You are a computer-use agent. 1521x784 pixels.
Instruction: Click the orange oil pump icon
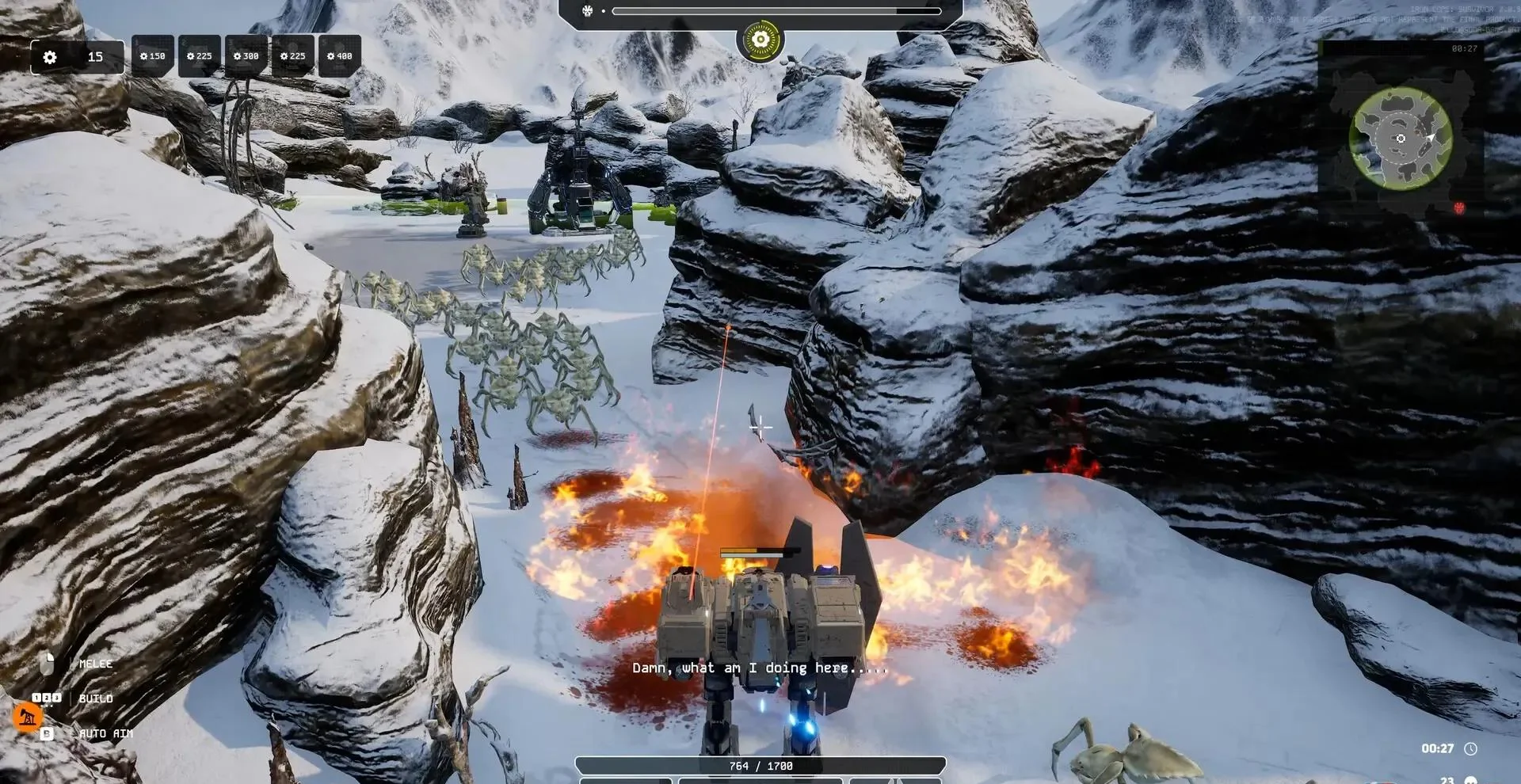(28, 717)
